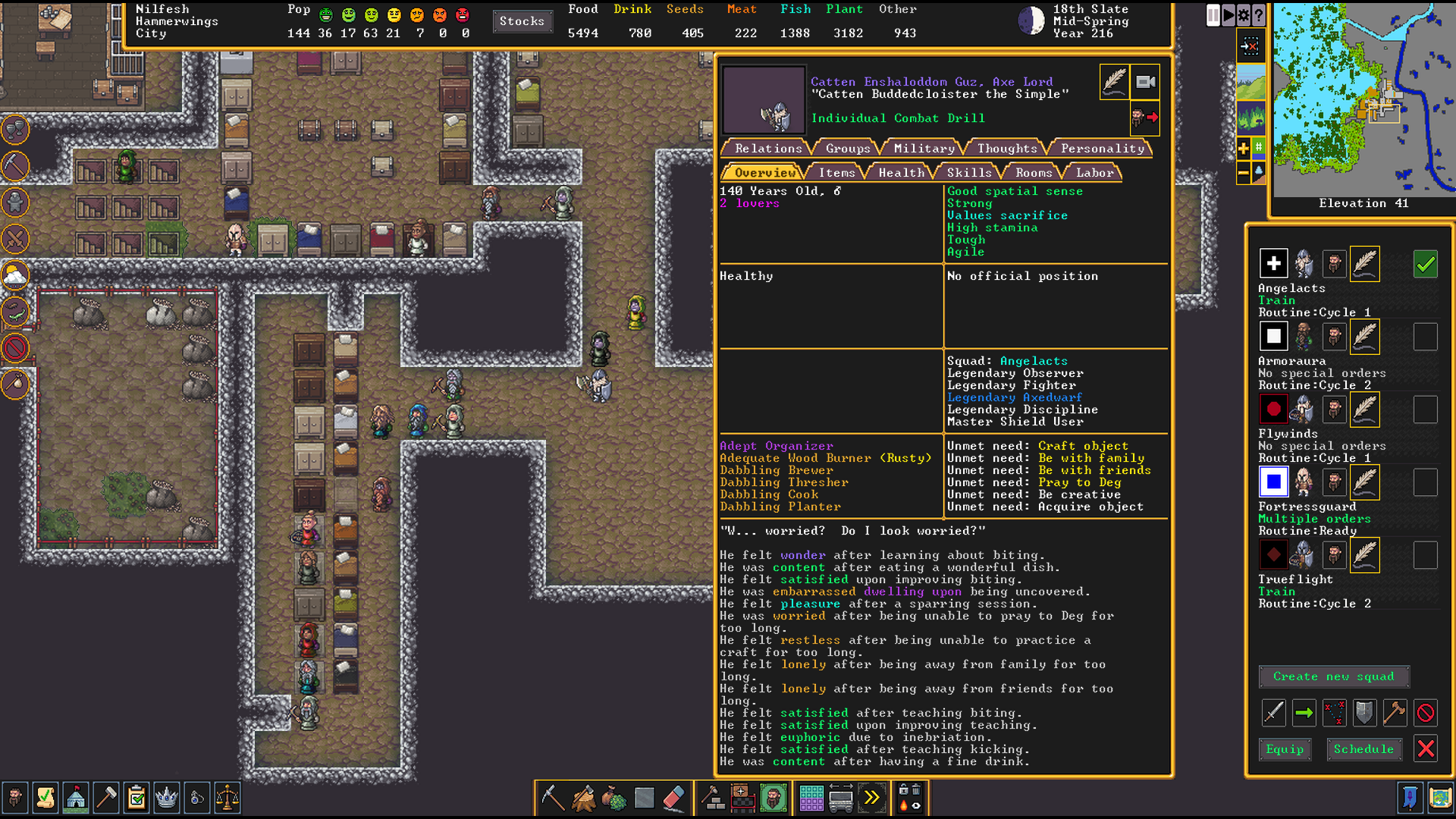
Task: Click the Flywinds red circle squad emblem
Action: [x=1273, y=409]
